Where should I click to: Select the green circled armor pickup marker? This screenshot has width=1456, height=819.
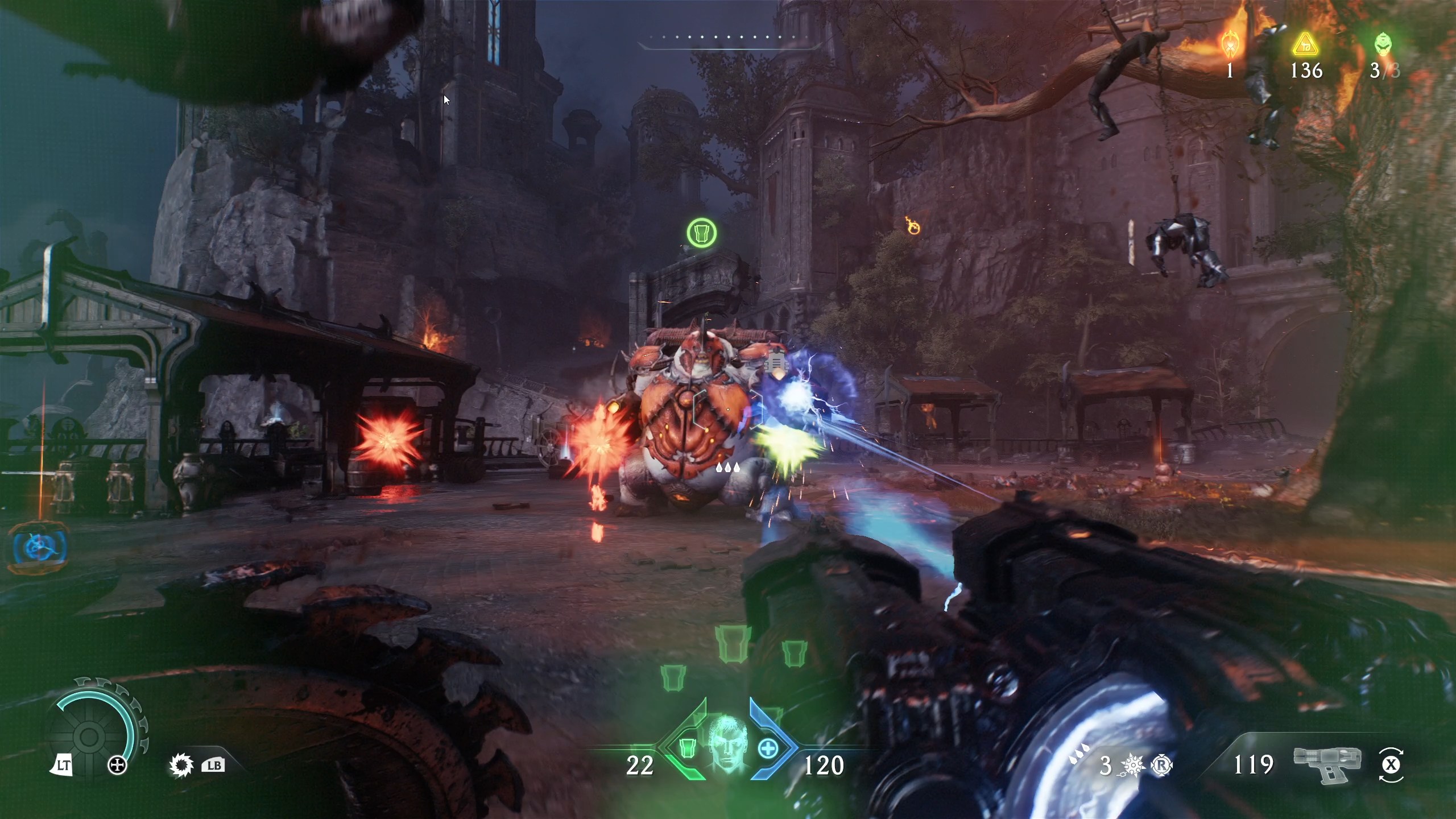(702, 233)
